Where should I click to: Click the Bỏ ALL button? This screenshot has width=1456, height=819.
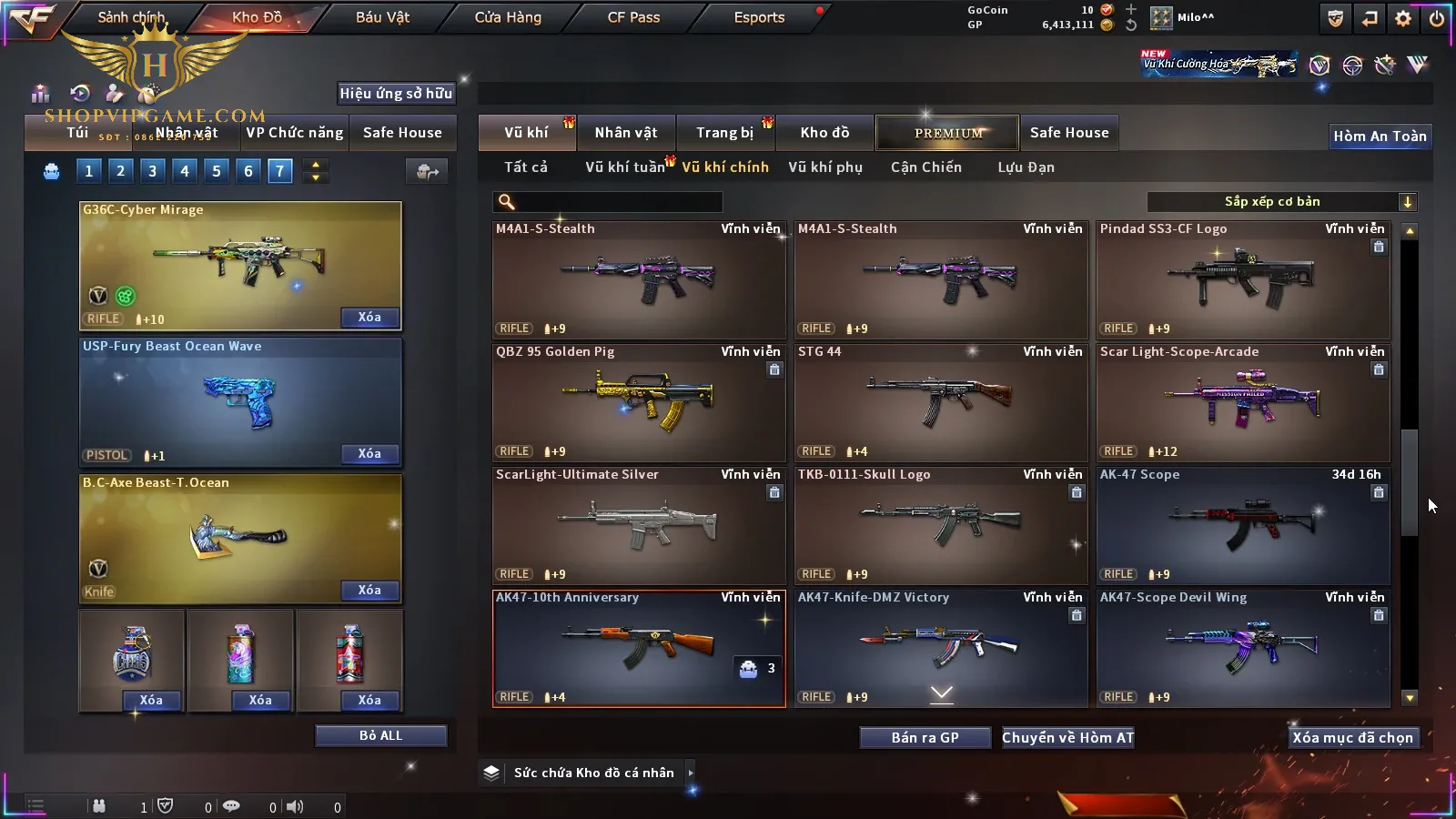(380, 736)
